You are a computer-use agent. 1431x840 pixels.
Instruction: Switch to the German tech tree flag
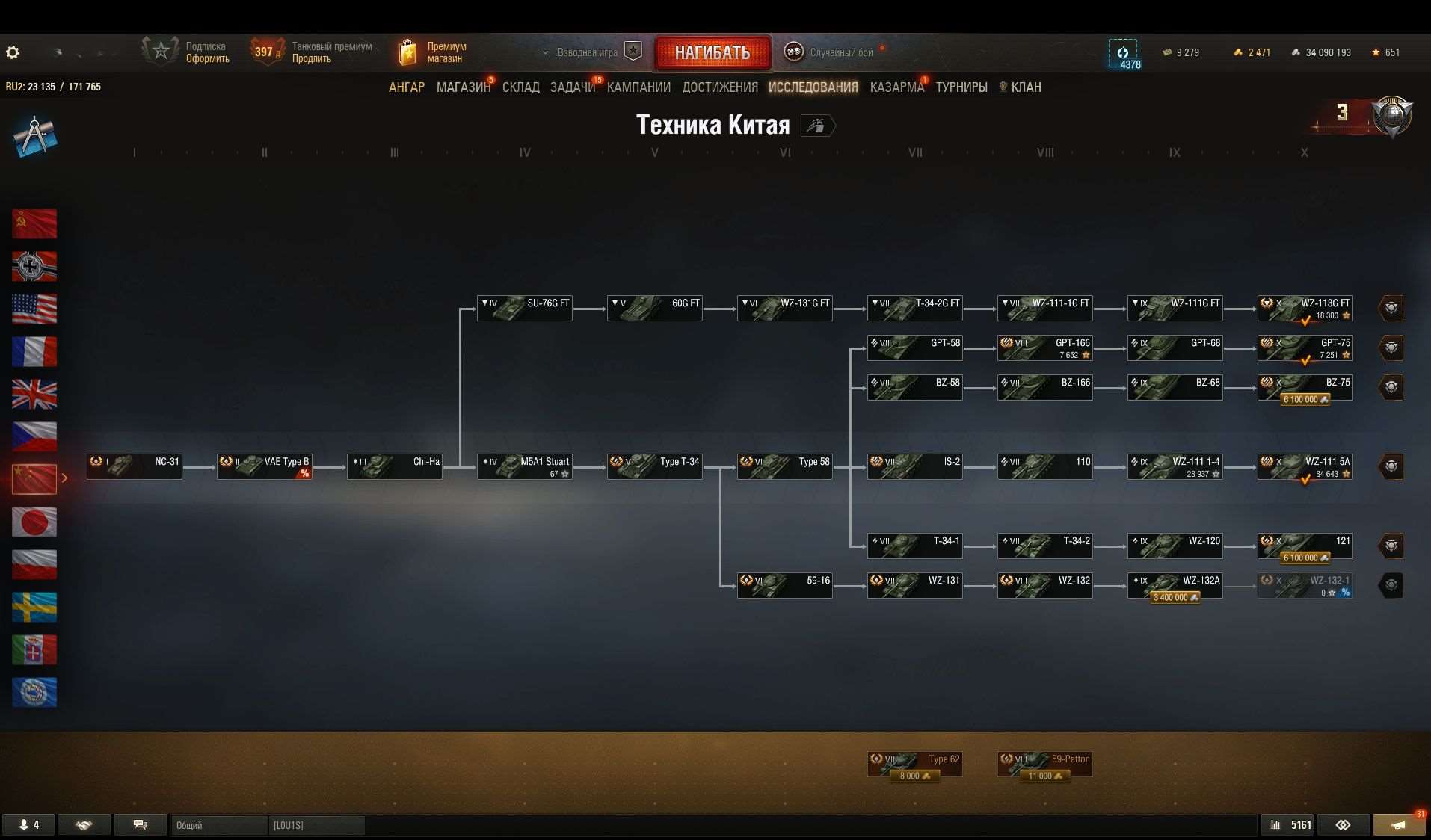(x=34, y=266)
